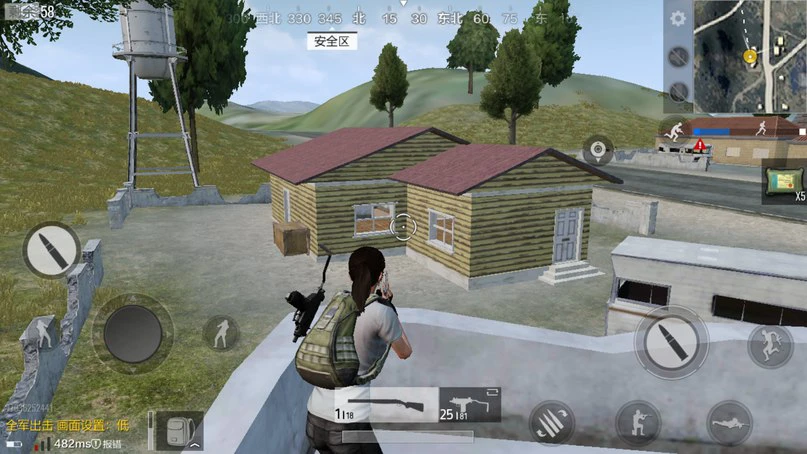Fire using the large right bullet button
Screen dimensions: 807x454
pyautogui.click(x=670, y=340)
